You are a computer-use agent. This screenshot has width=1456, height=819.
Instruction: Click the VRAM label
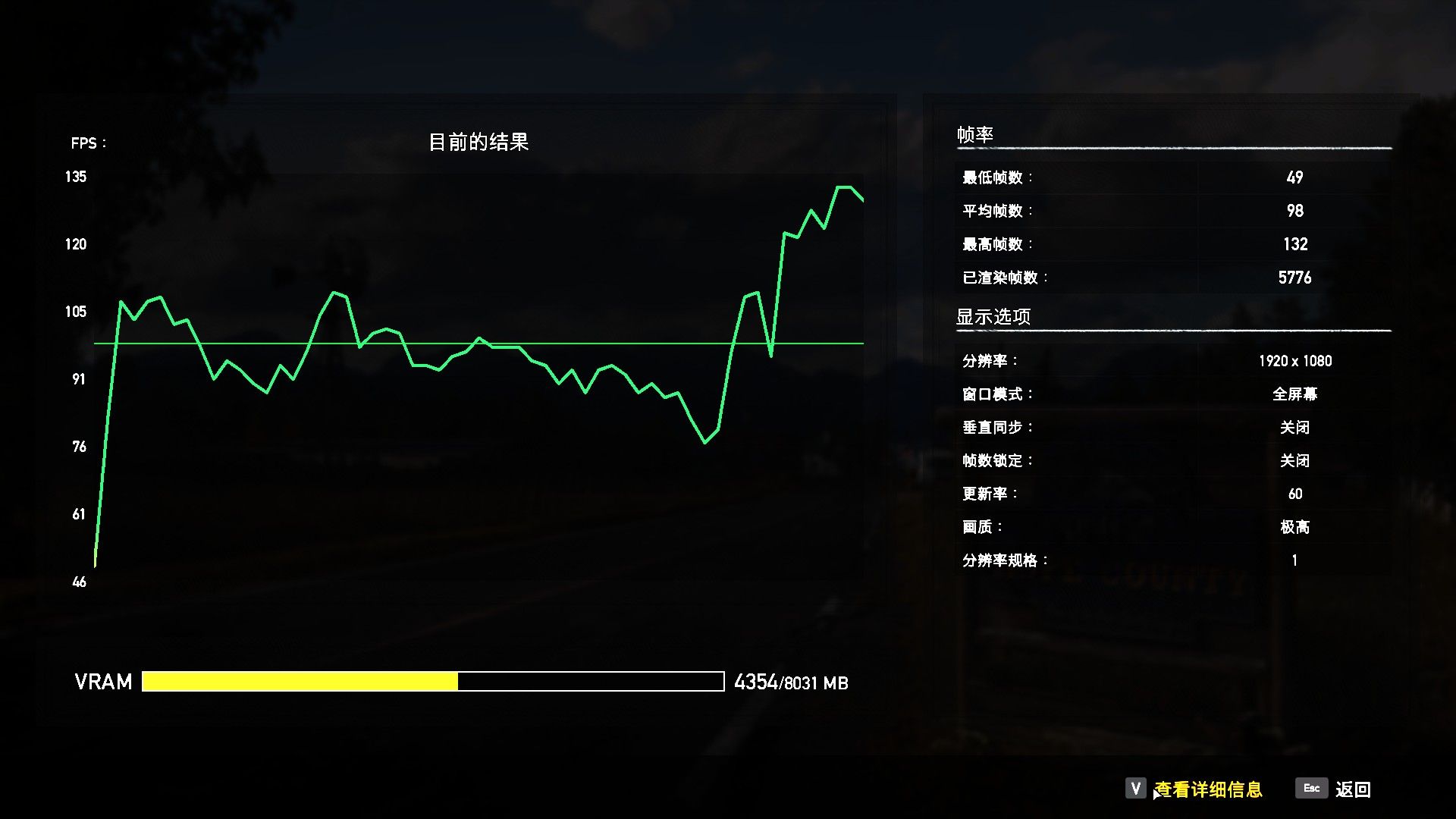[x=102, y=682]
